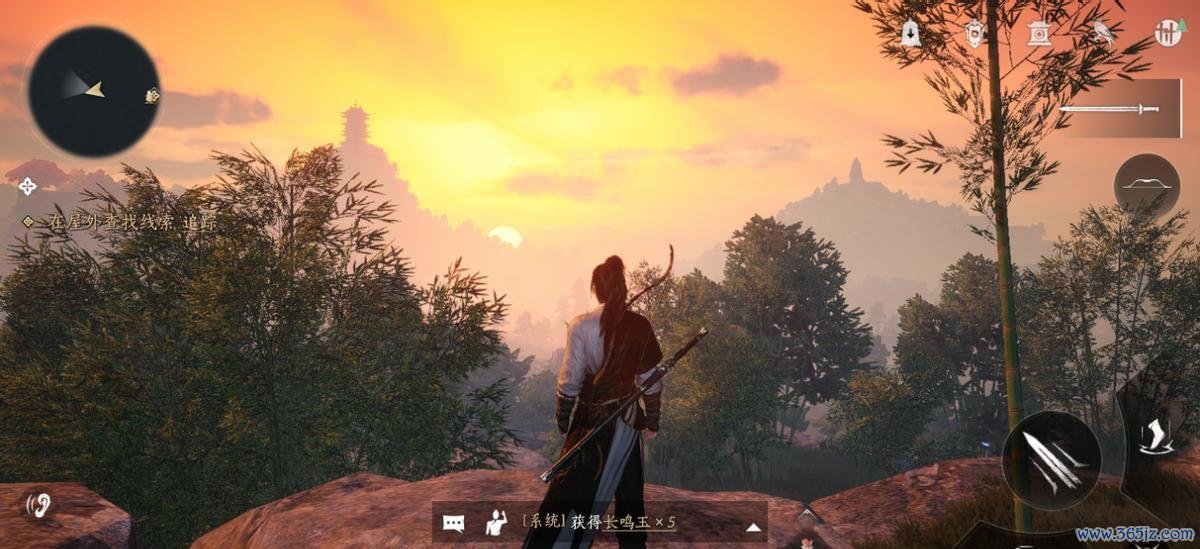This screenshot has height=549, width=1200.
Task: Tap the boot dodge skill button
Action: click(1157, 437)
